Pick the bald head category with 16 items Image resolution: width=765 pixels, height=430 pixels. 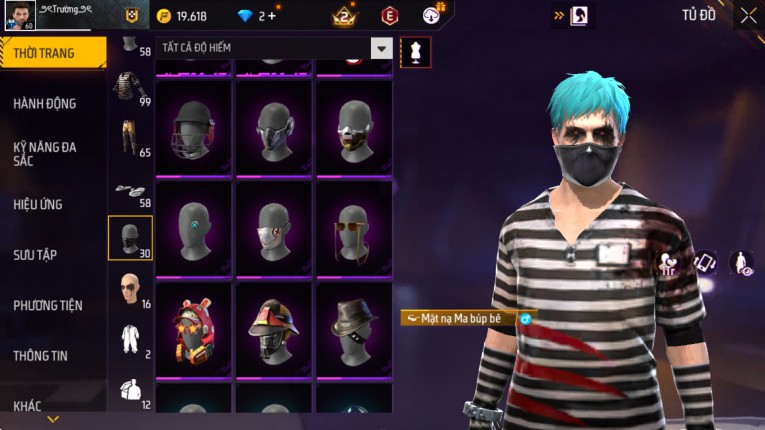pyautogui.click(x=130, y=290)
